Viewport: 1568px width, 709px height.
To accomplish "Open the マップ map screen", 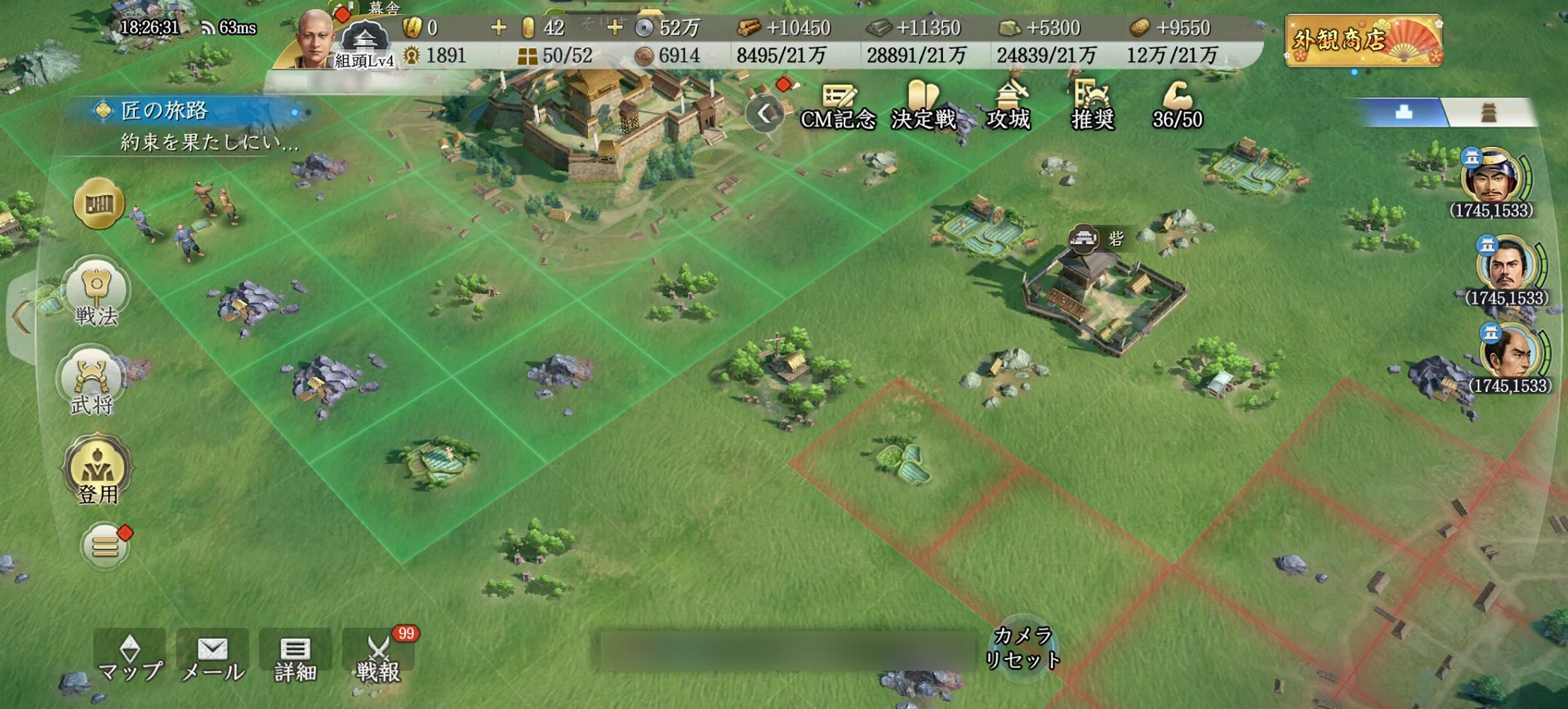I will [130, 658].
